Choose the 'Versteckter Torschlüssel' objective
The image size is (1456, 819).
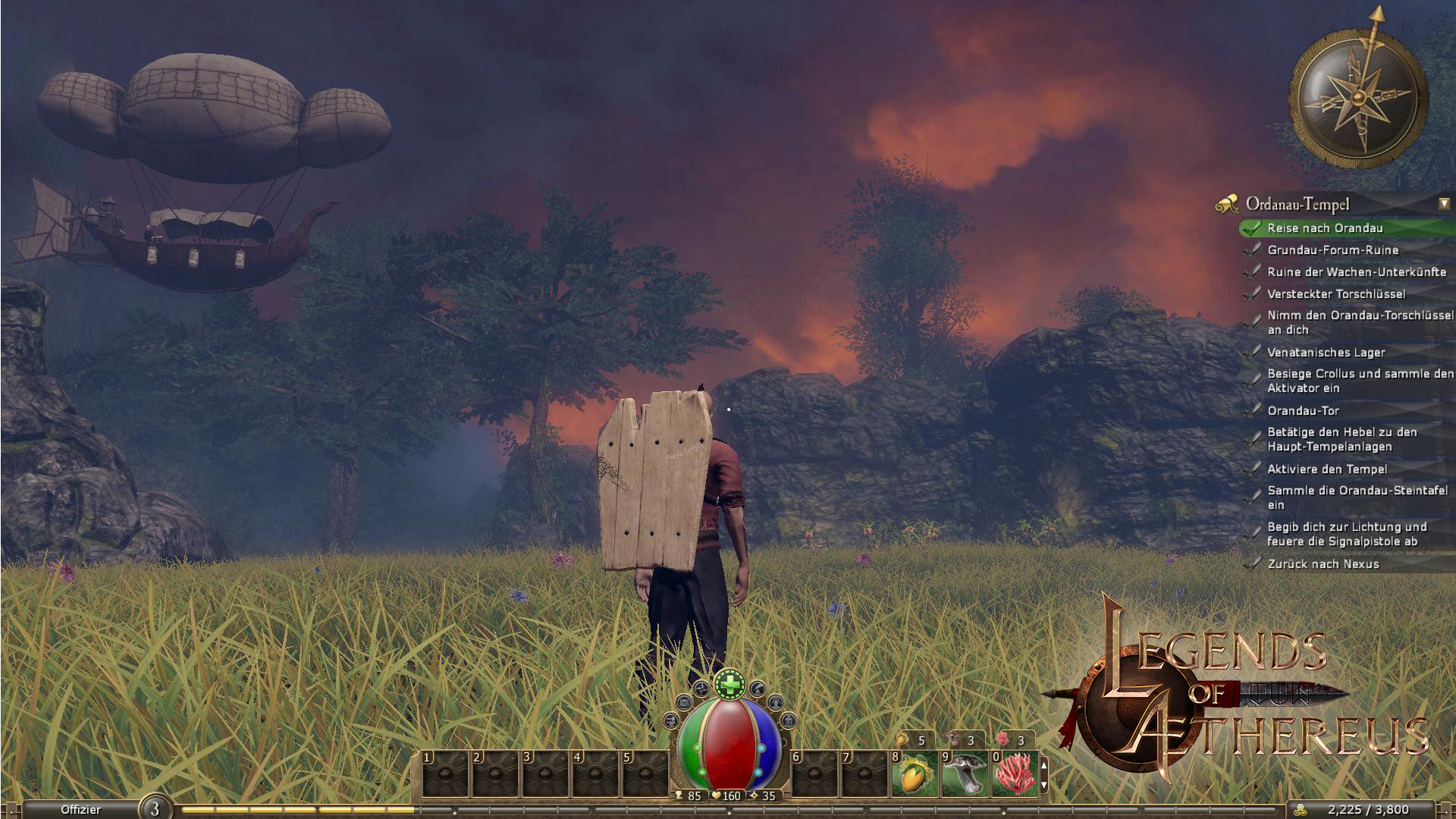(1335, 294)
